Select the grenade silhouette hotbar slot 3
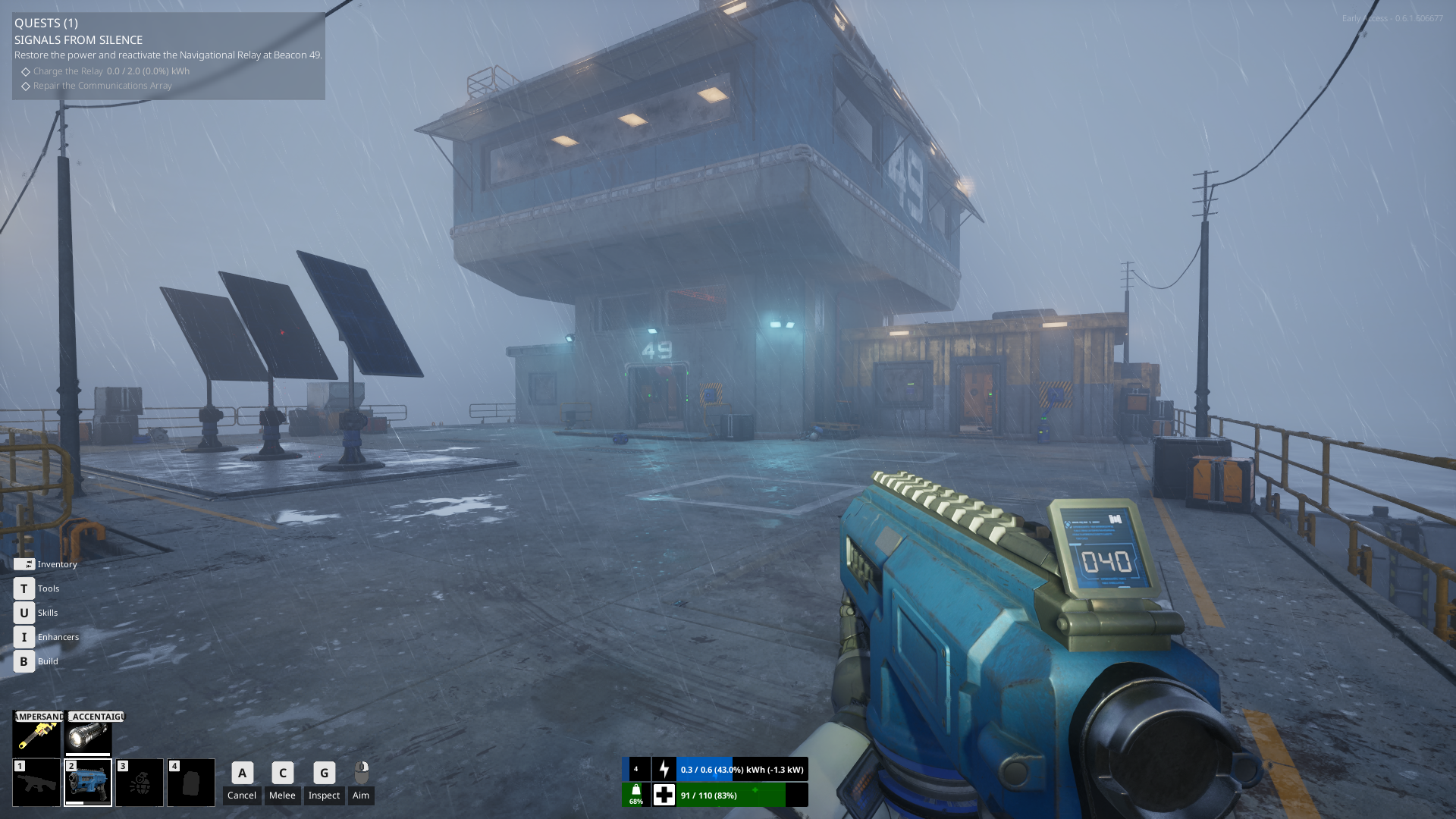This screenshot has width=1456, height=819. pos(140,783)
